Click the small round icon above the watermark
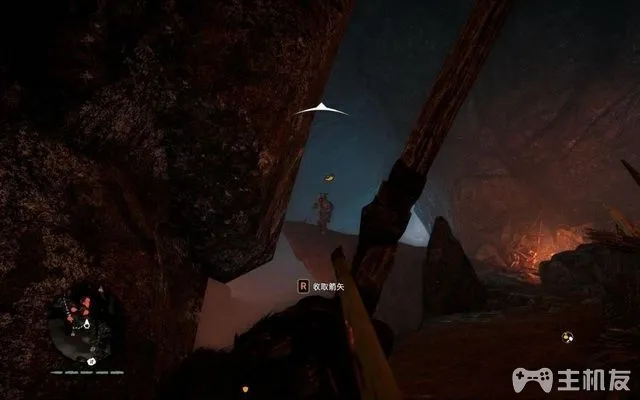640x400 pixels. pyautogui.click(x=568, y=337)
